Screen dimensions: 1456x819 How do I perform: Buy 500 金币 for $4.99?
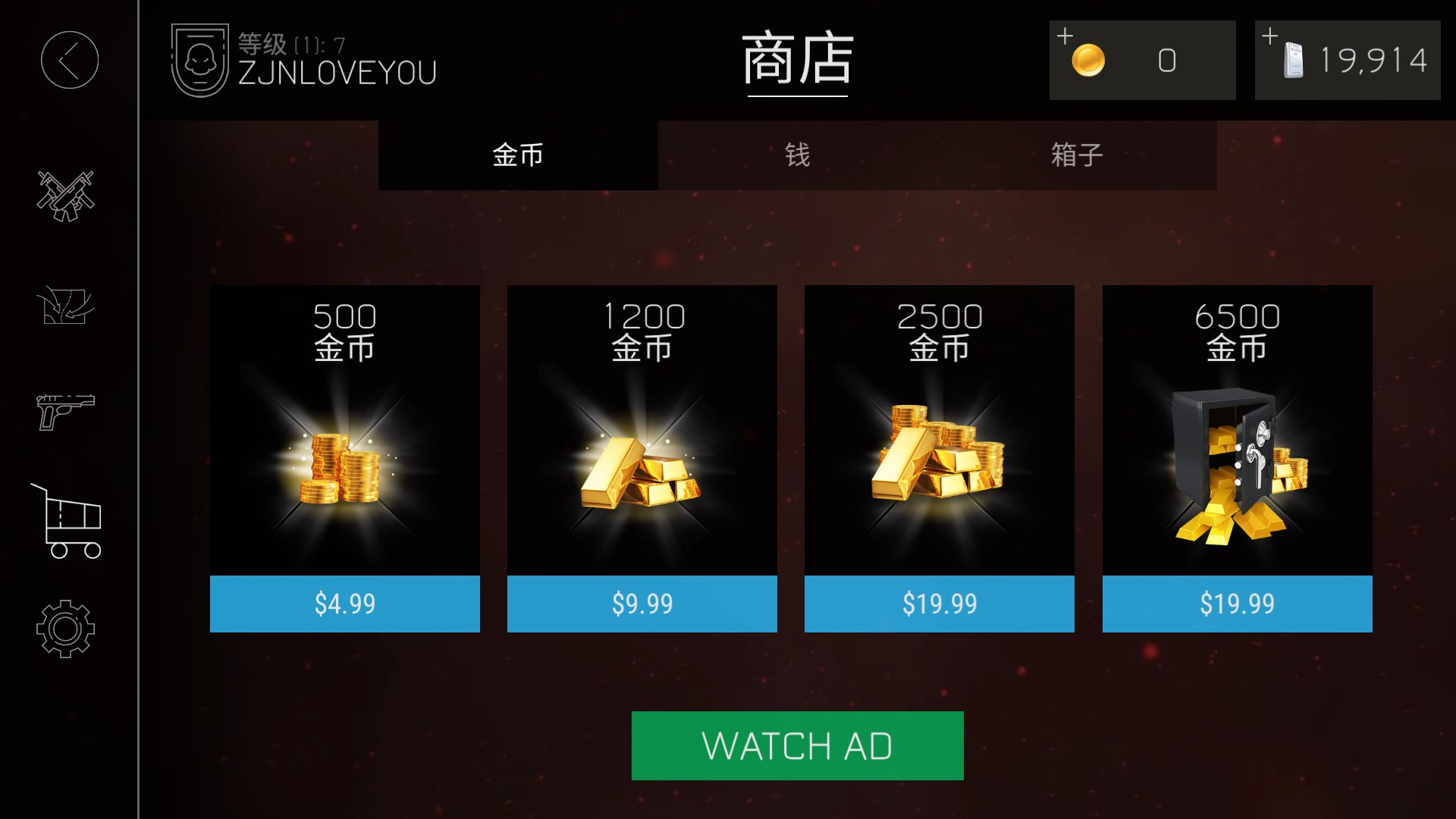[345, 603]
